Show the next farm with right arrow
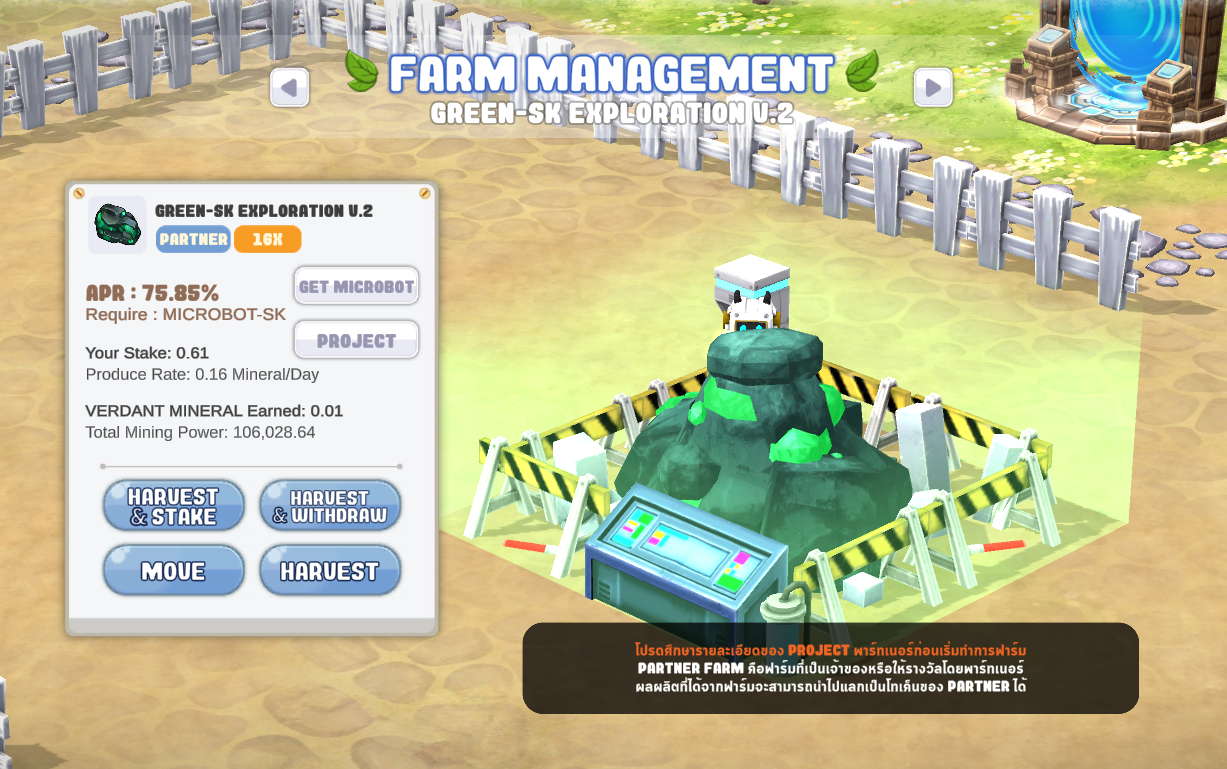The width and height of the screenshot is (1227, 769). click(x=932, y=88)
